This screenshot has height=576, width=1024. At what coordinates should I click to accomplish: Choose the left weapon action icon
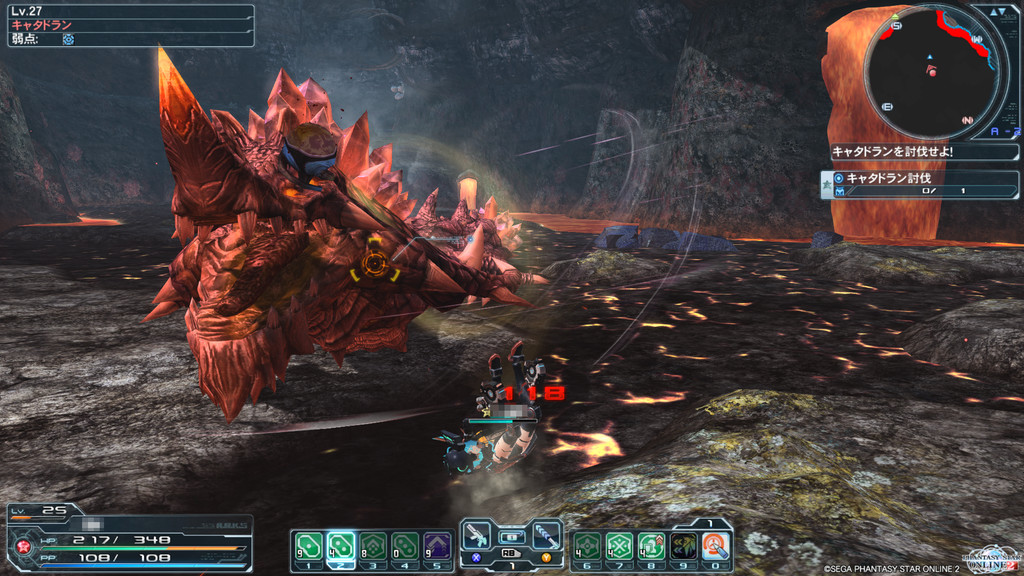477,535
